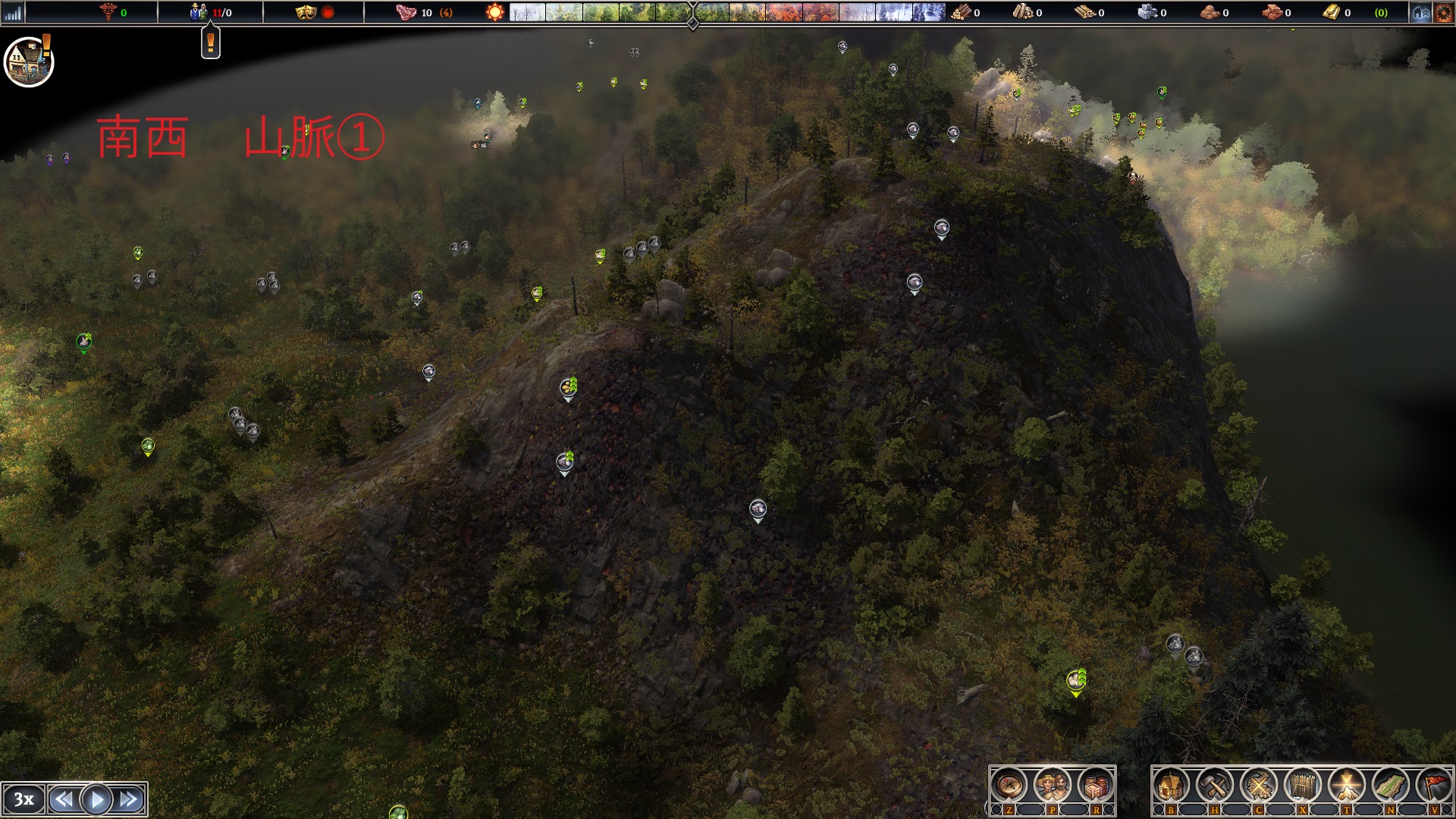Click the house upgrade button beside the gear

1420,12
